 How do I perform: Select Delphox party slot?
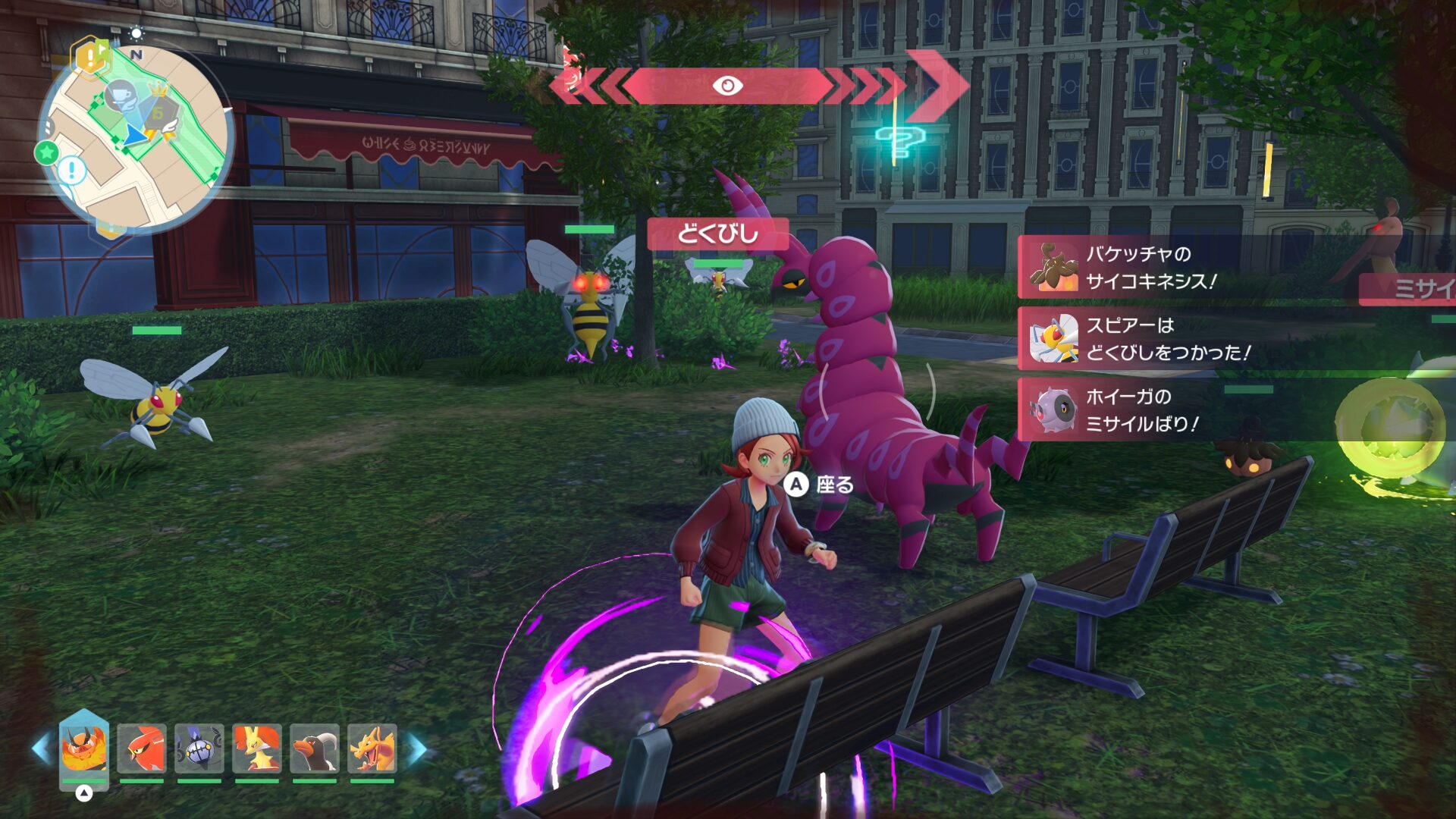click(x=257, y=748)
